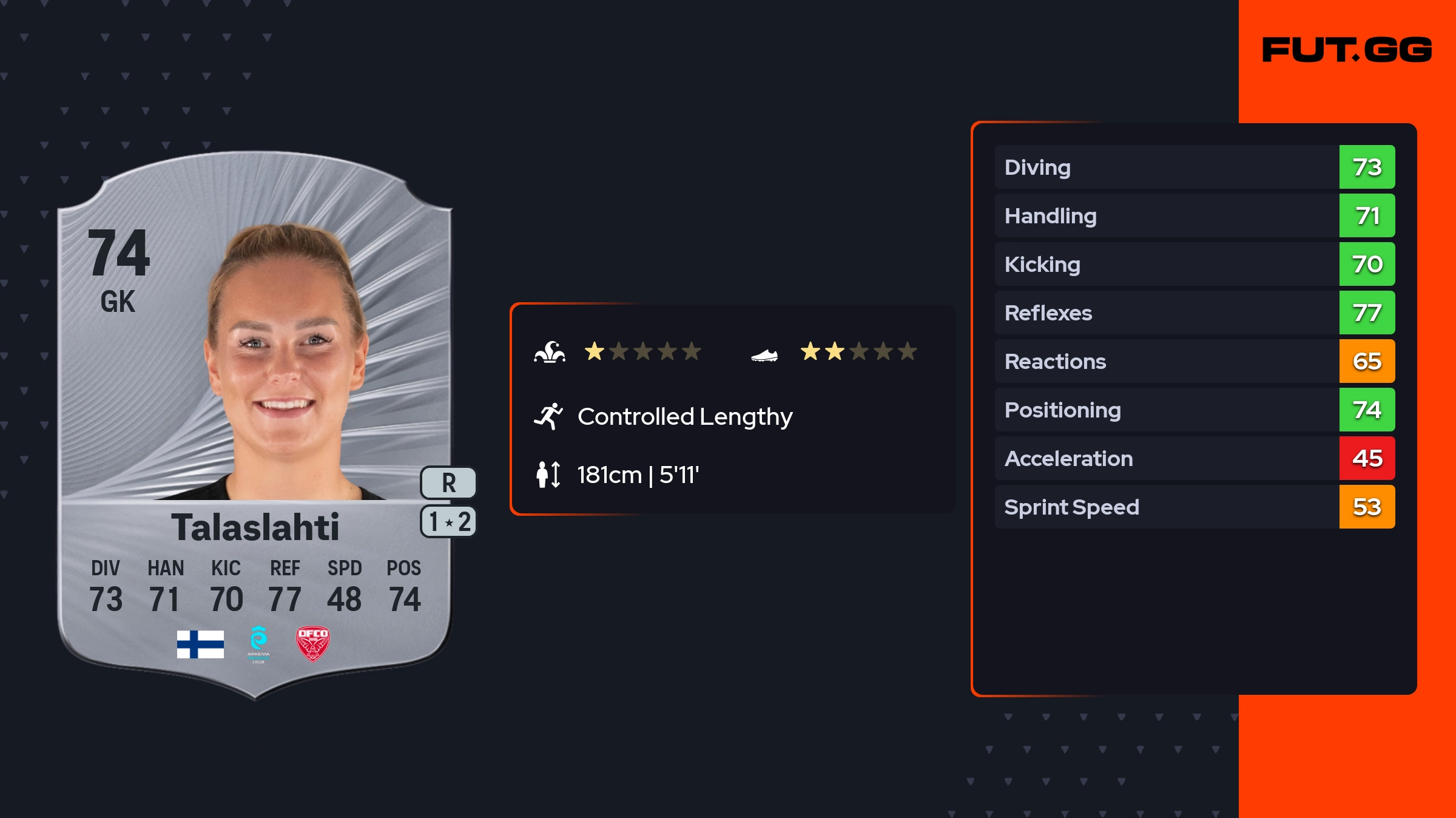Click the Reflexes stat row
This screenshot has width=1456, height=818.
coord(1194,313)
